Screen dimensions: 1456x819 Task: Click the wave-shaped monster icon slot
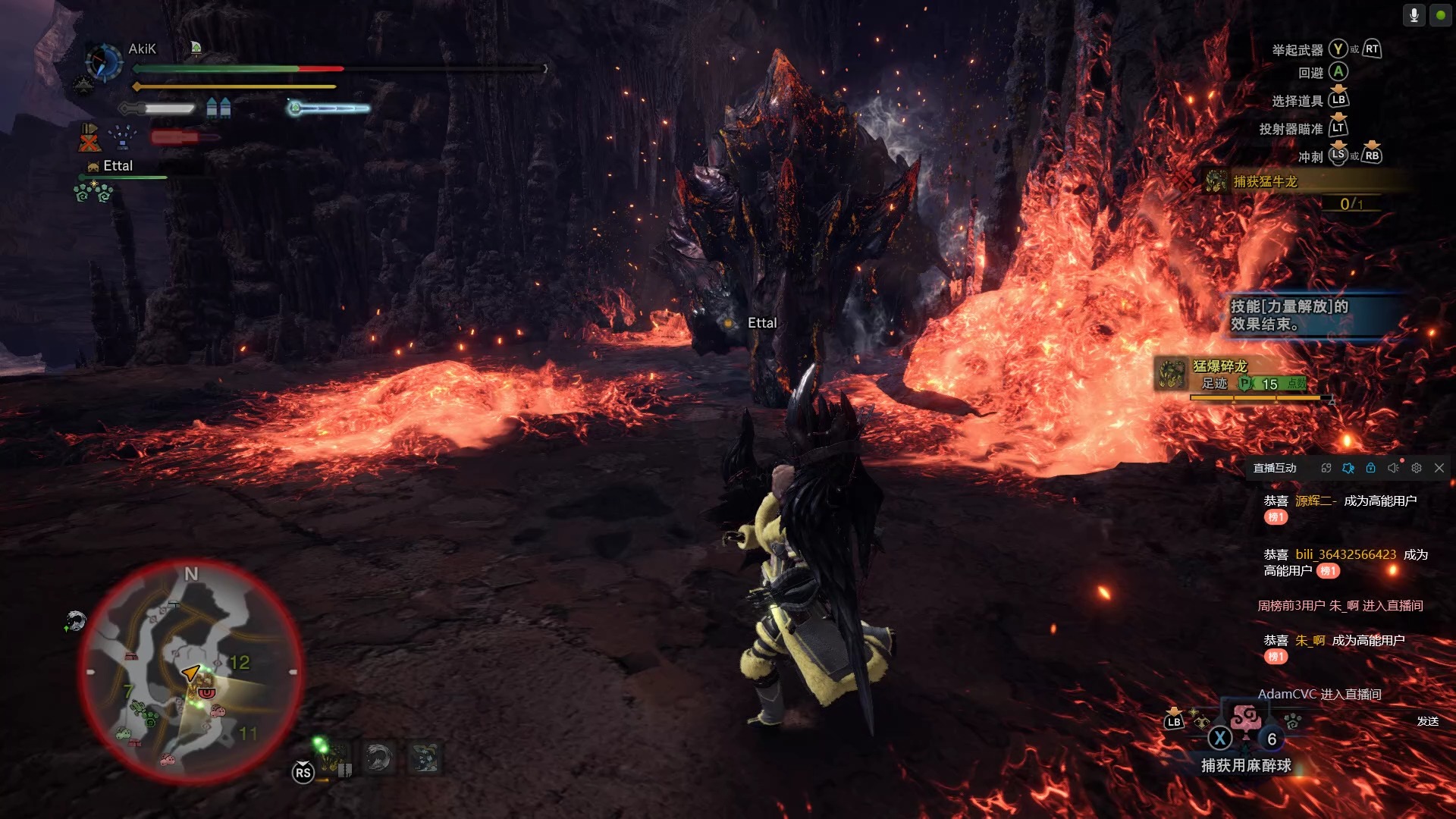coord(378,758)
